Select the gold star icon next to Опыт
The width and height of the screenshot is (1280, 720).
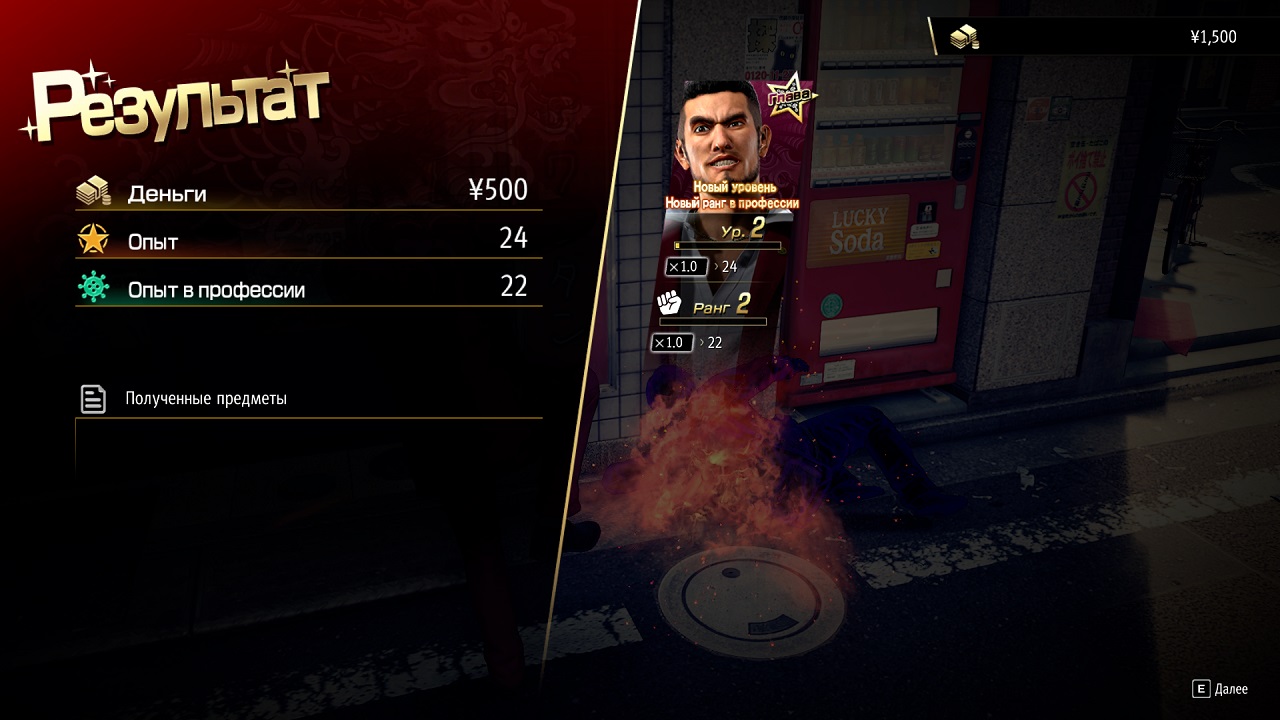click(91, 238)
